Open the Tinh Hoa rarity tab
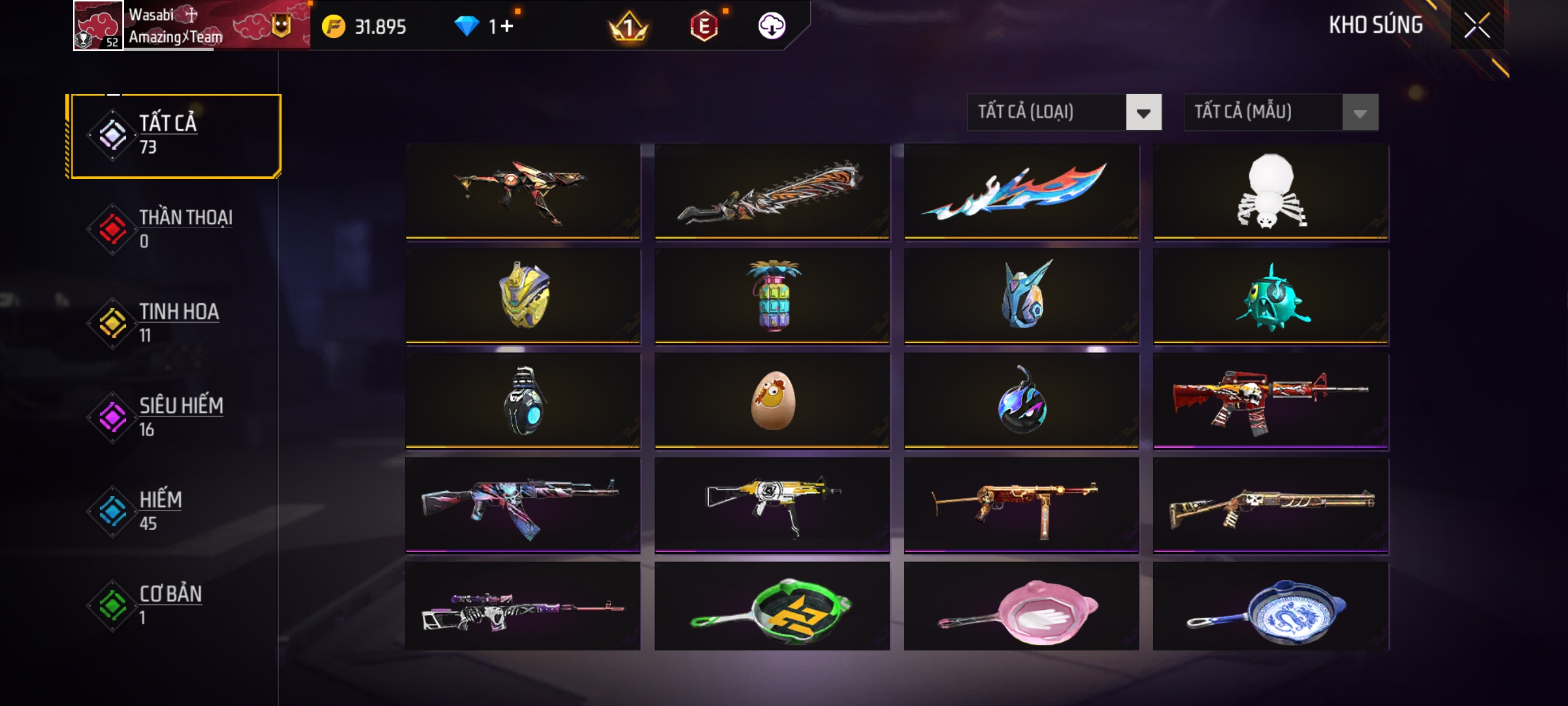Viewport: 1568px width, 706px height. pyautogui.click(x=175, y=323)
